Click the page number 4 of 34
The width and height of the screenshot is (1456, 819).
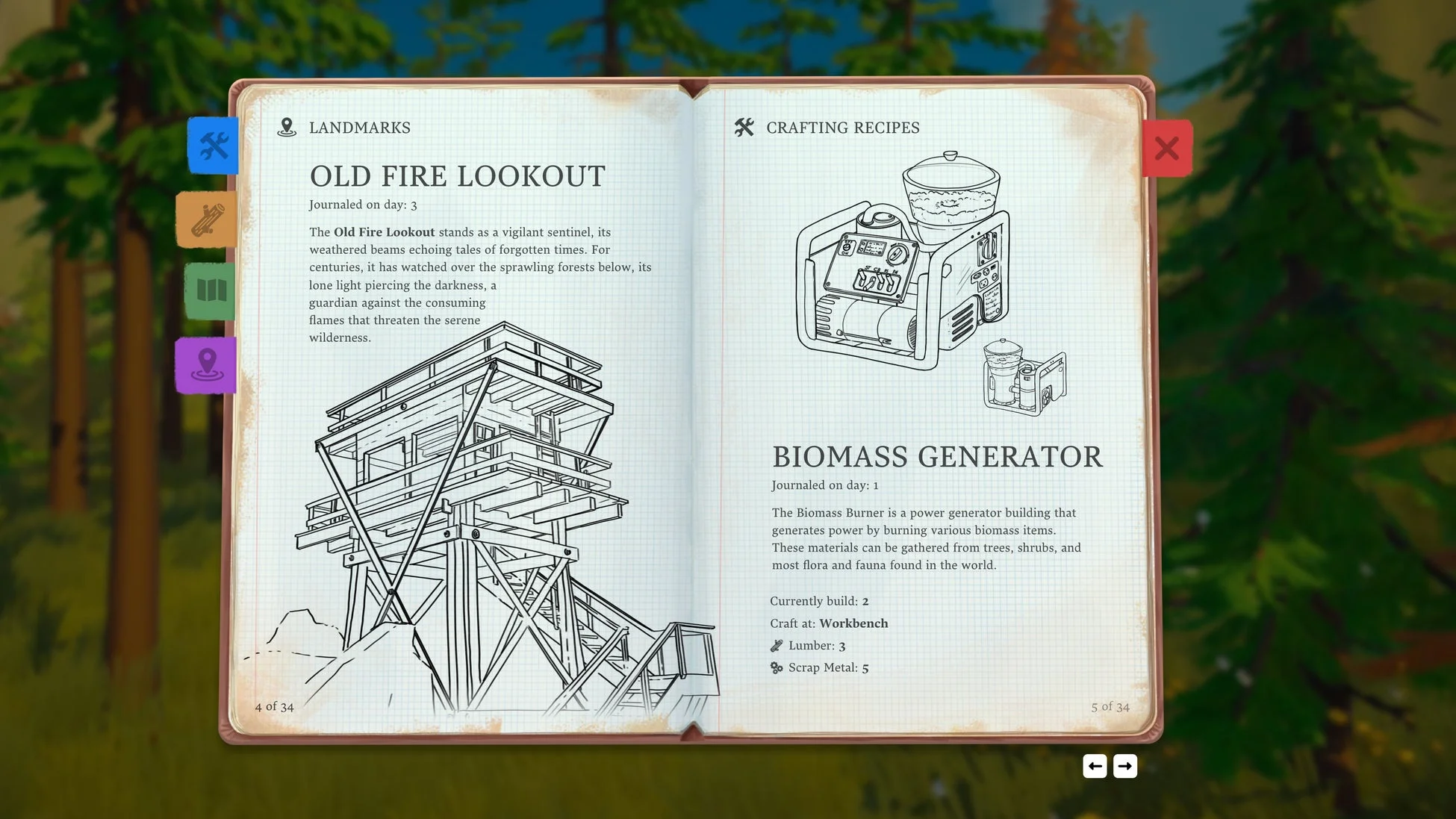coord(273,706)
